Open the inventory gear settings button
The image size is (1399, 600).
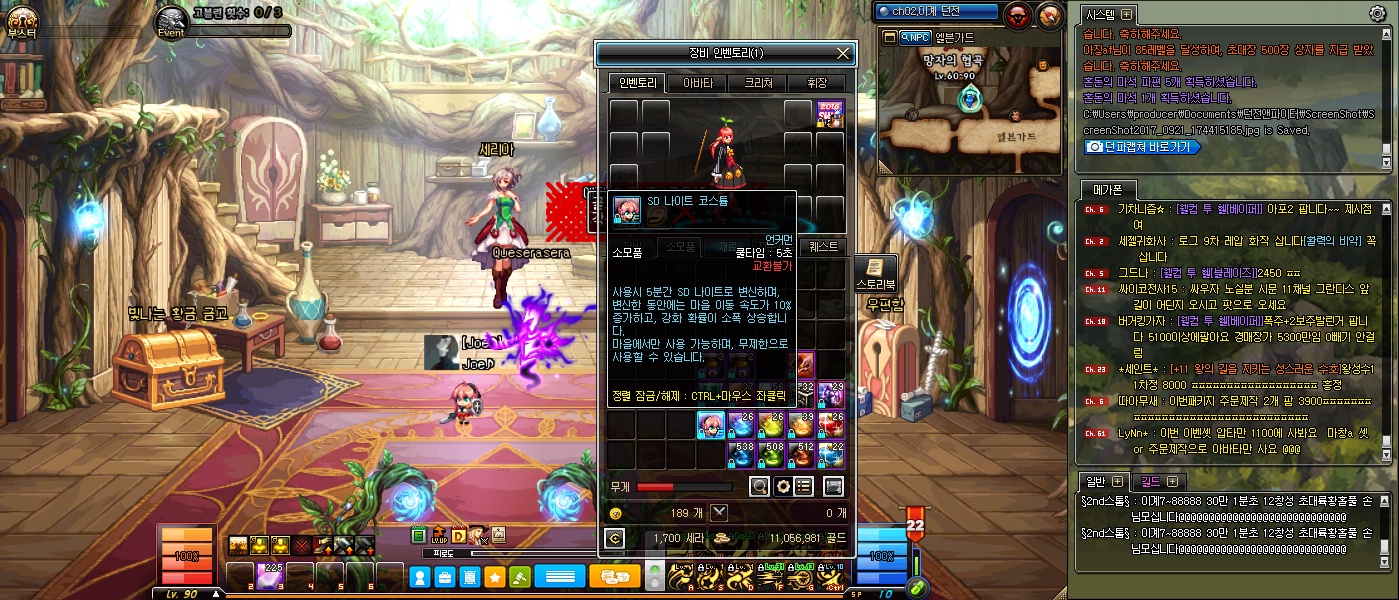783,487
